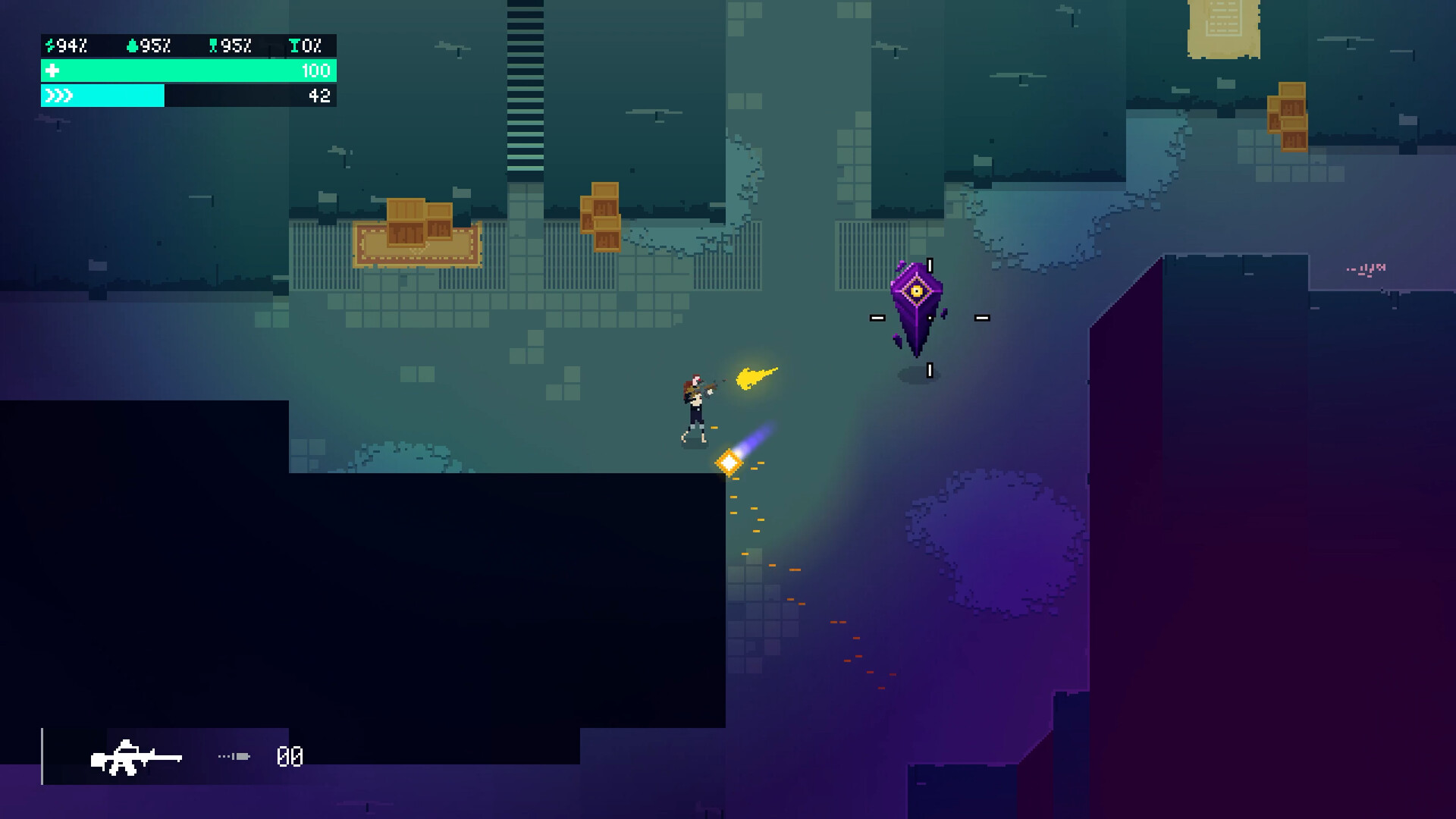Select the player character holding the rifle

coord(694,402)
